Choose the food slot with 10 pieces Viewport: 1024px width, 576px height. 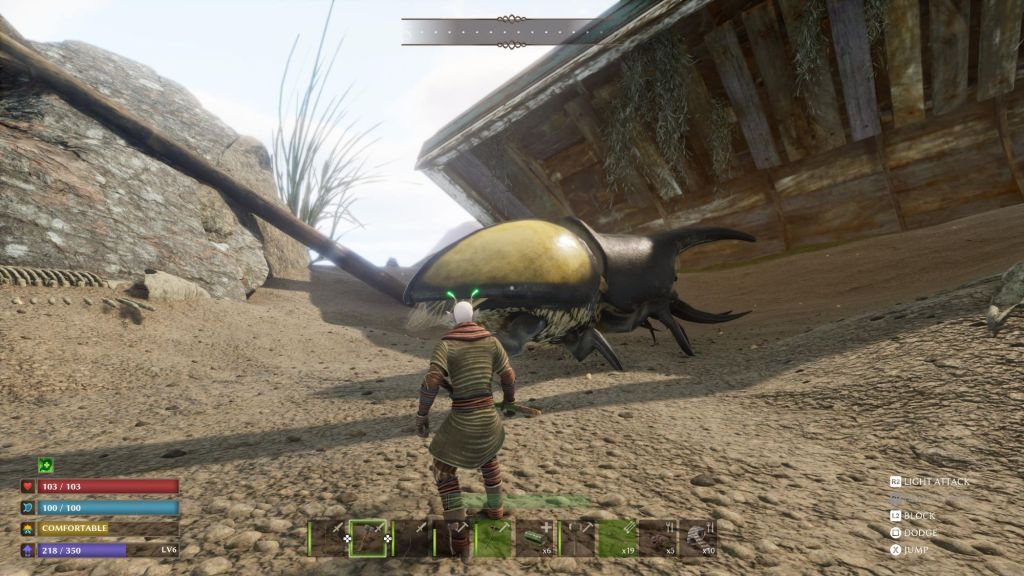(698, 538)
